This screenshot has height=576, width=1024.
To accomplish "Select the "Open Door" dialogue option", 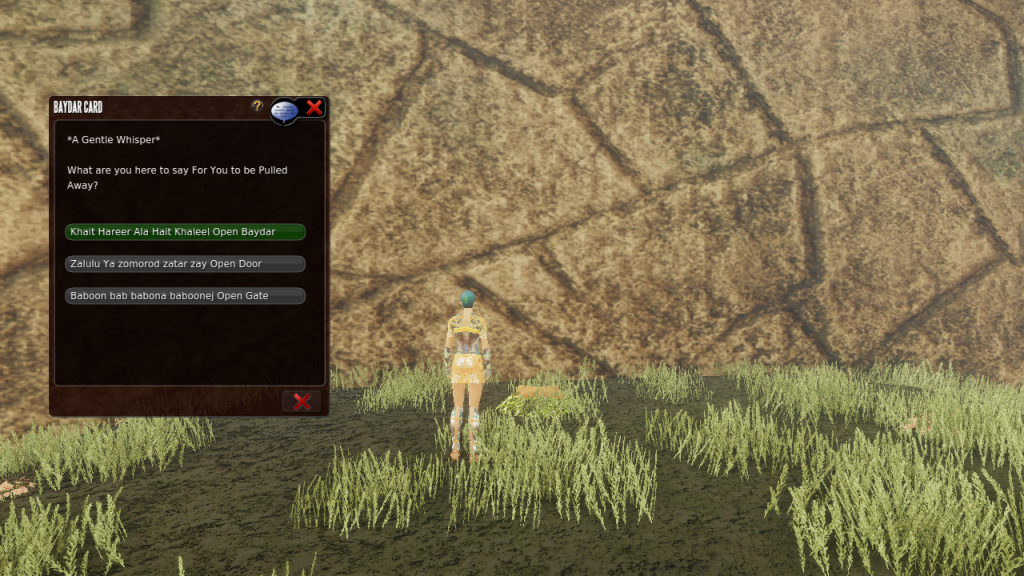I will [185, 264].
